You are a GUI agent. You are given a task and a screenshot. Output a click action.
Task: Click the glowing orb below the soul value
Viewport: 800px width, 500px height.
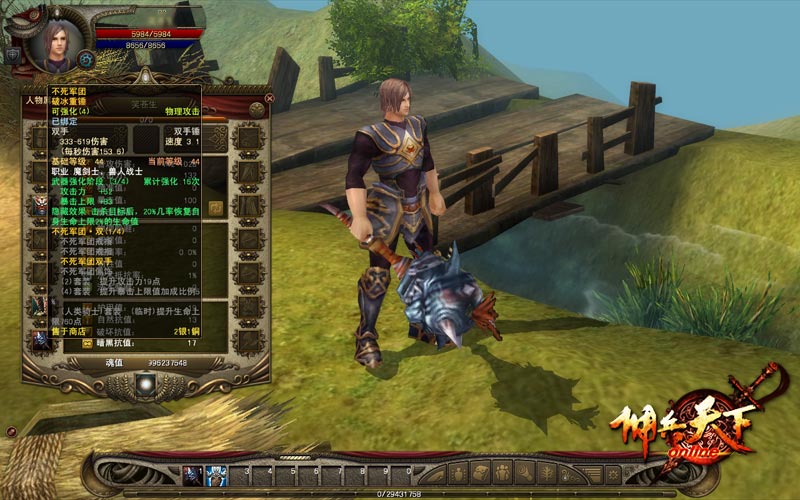[147, 383]
